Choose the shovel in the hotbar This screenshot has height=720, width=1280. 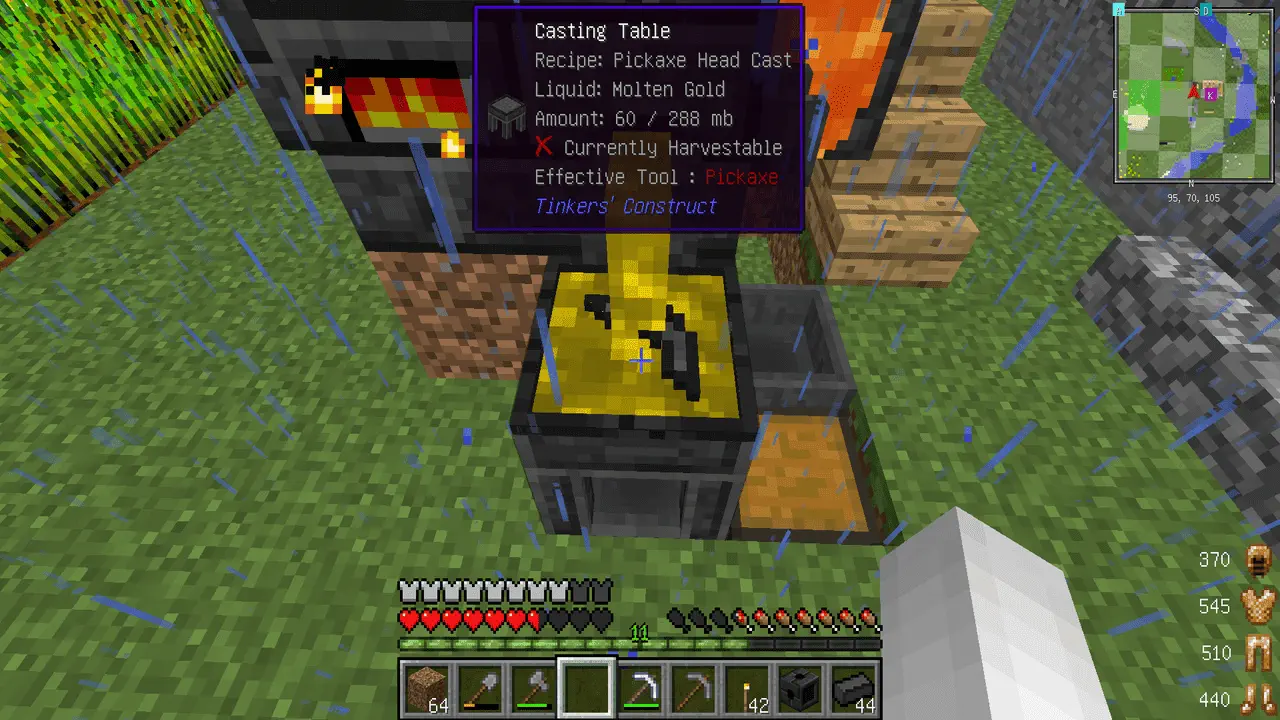pos(479,689)
